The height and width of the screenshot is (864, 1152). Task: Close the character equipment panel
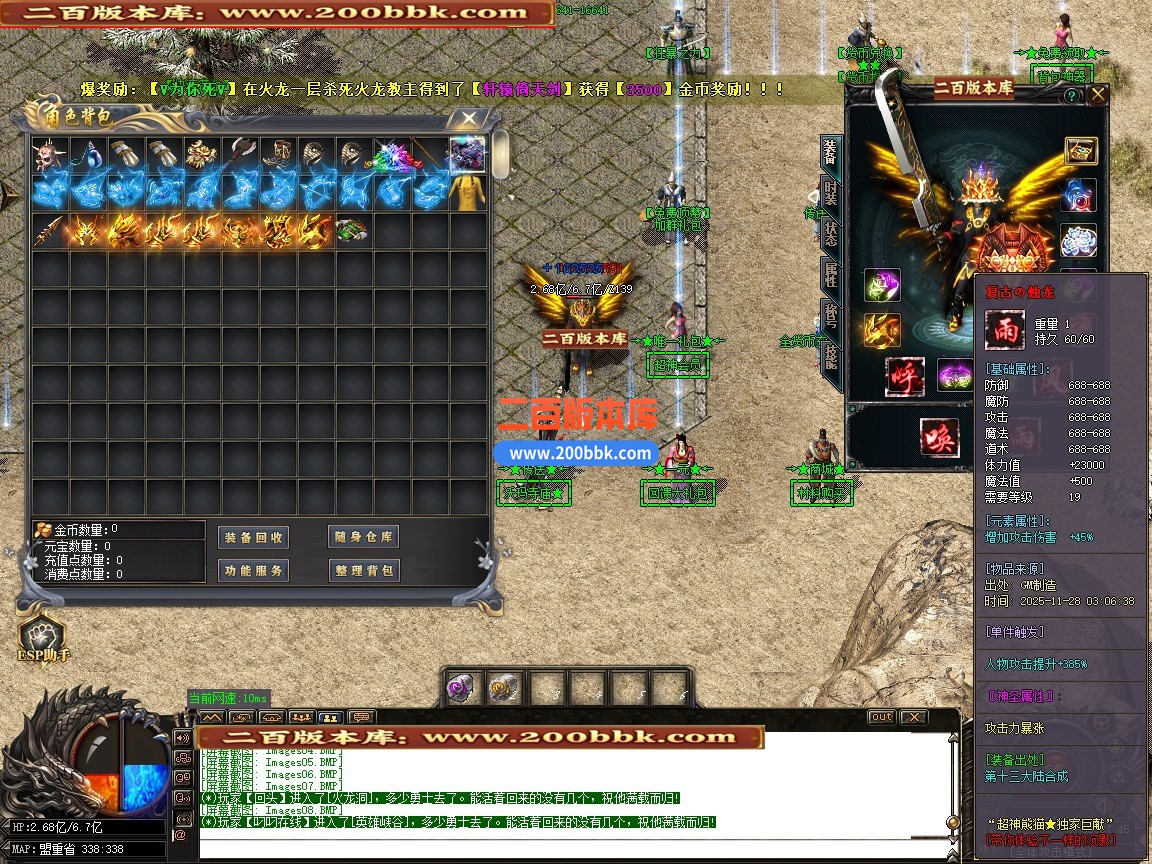click(1098, 95)
